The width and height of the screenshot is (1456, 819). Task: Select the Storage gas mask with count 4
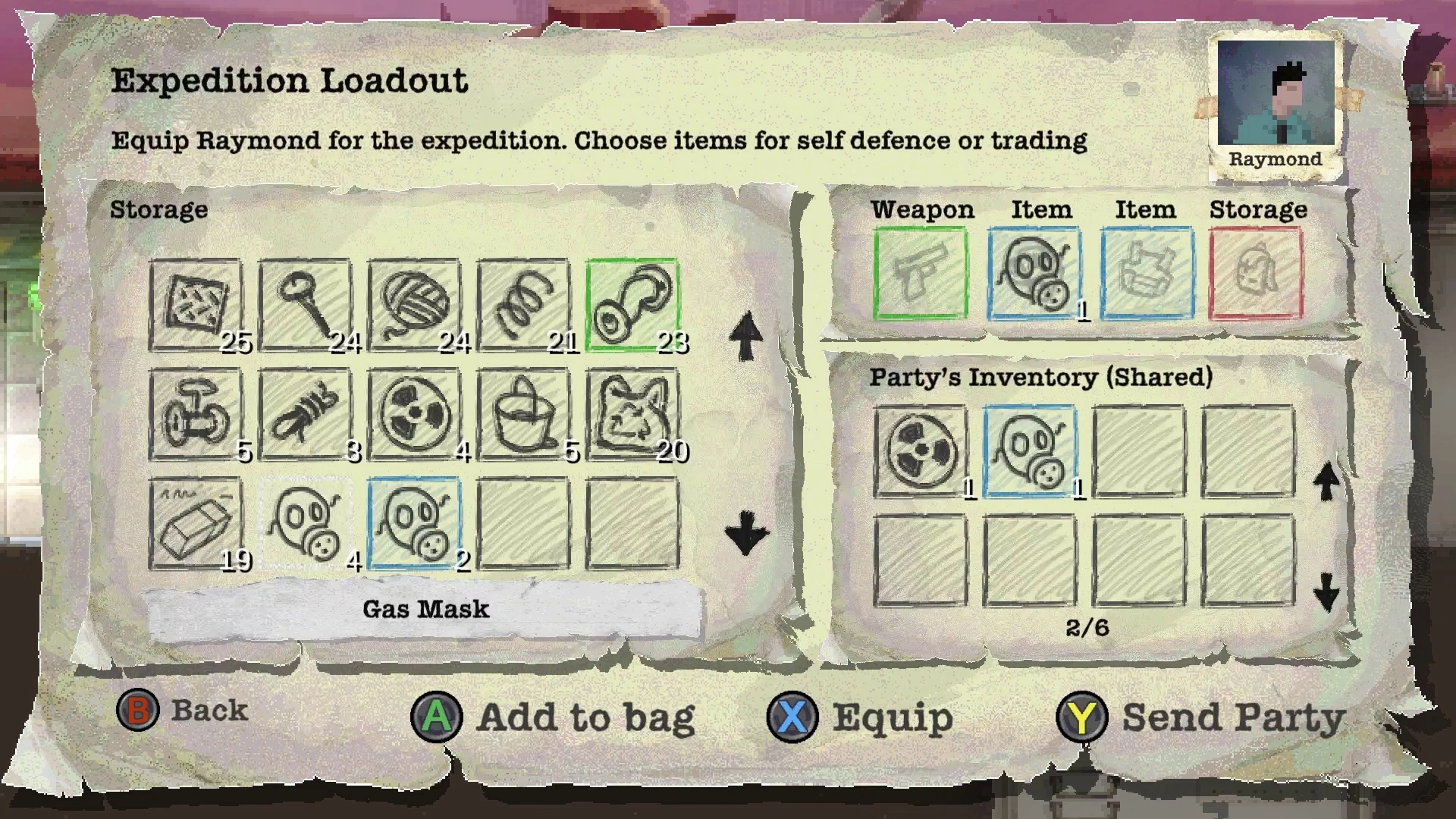[x=305, y=523]
